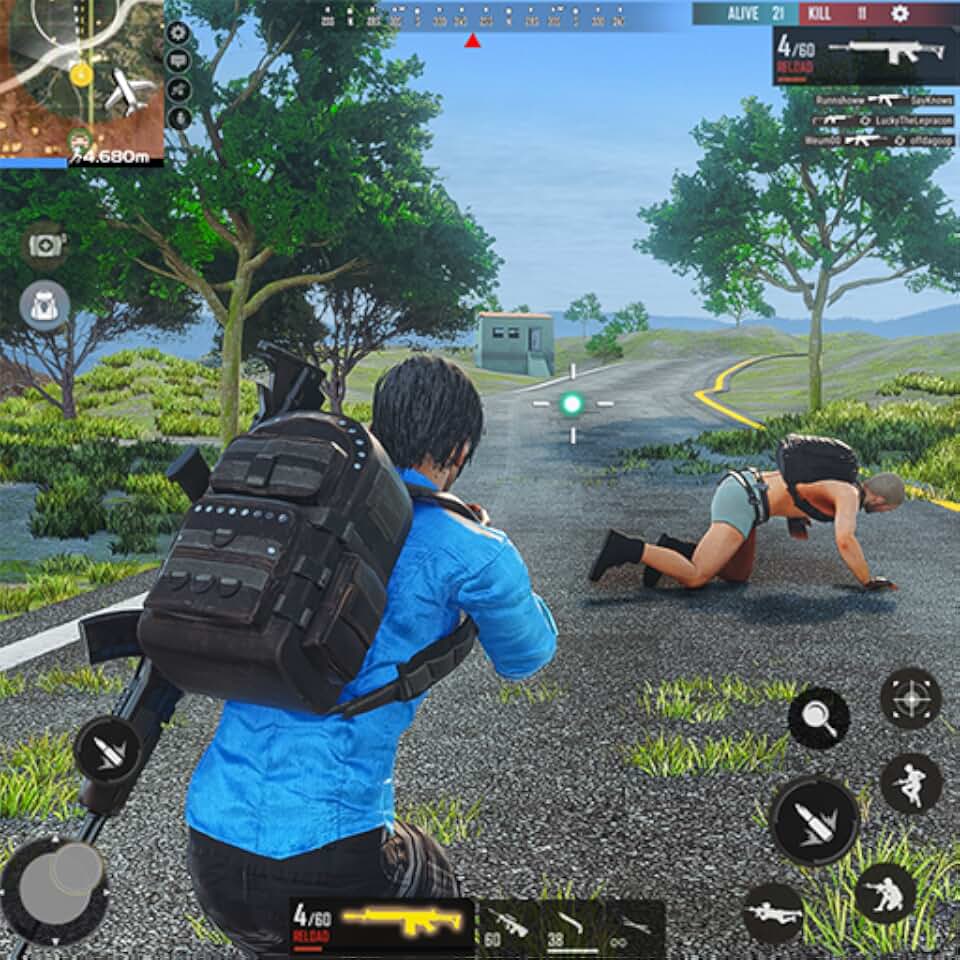Image resolution: width=960 pixels, height=960 pixels.
Task: Open the chat message bubble
Action: click(179, 62)
